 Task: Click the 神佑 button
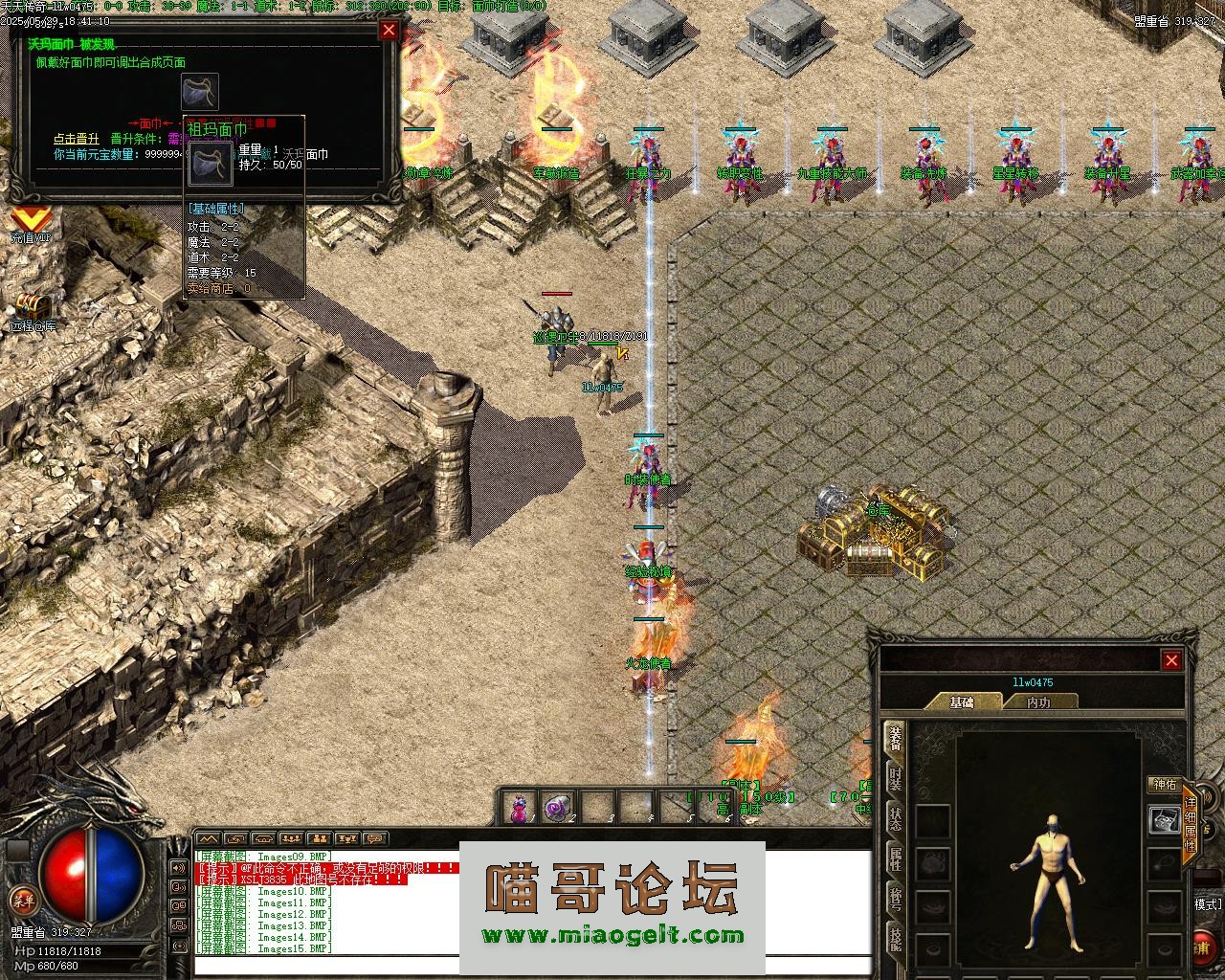pos(1165,785)
